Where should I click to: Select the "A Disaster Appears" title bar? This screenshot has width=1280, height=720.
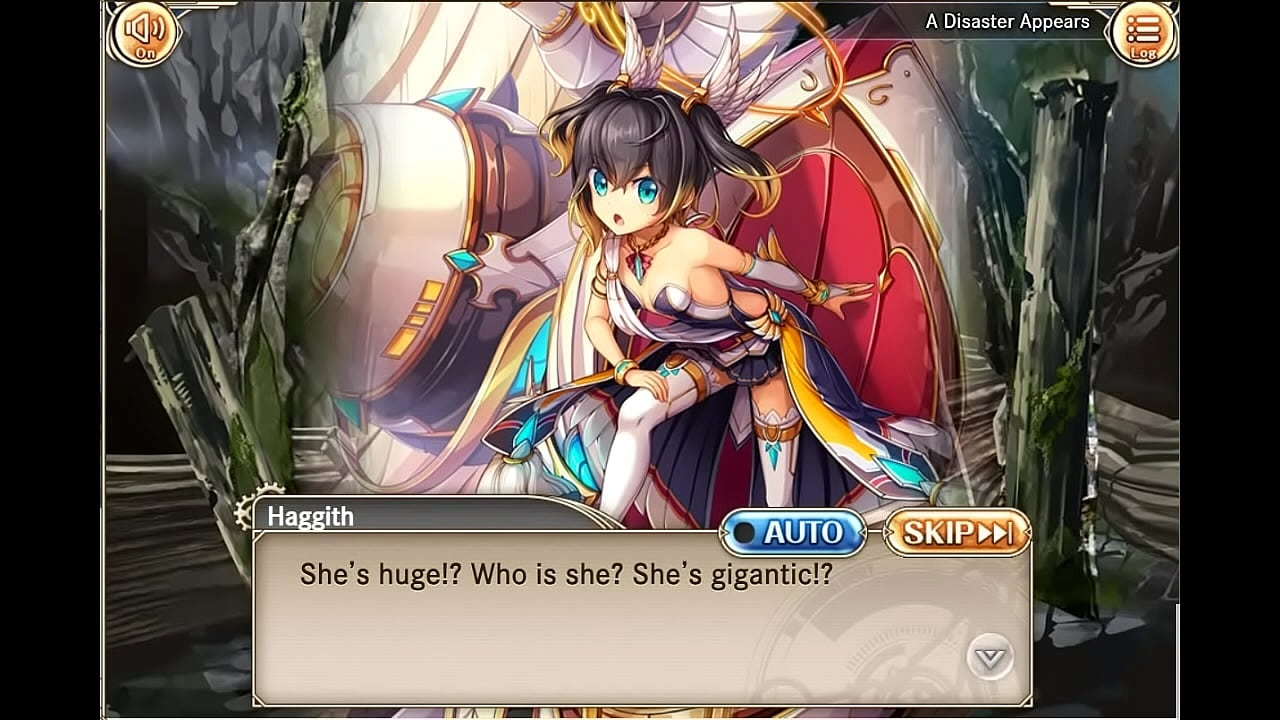(x=1008, y=20)
